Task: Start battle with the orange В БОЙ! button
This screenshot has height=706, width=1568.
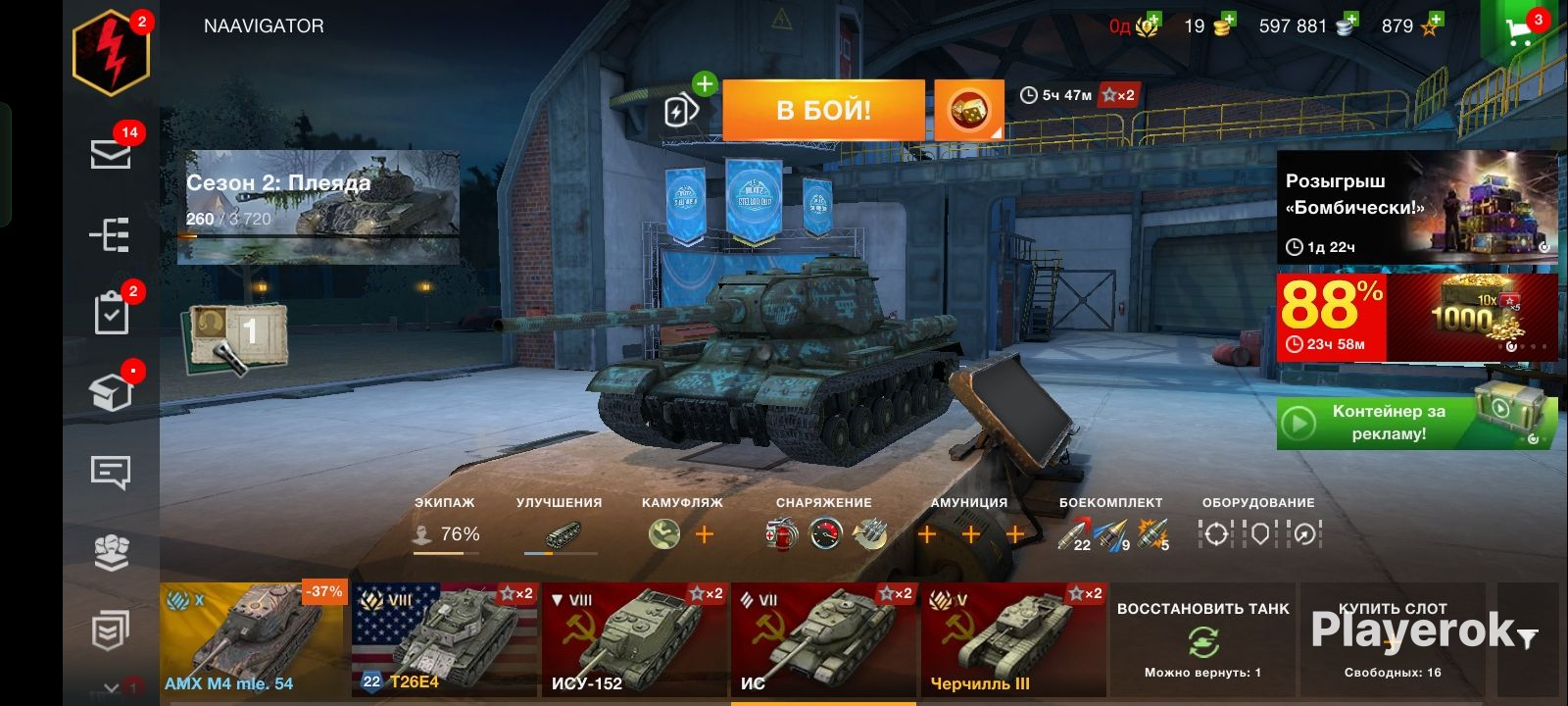Action: (823, 110)
